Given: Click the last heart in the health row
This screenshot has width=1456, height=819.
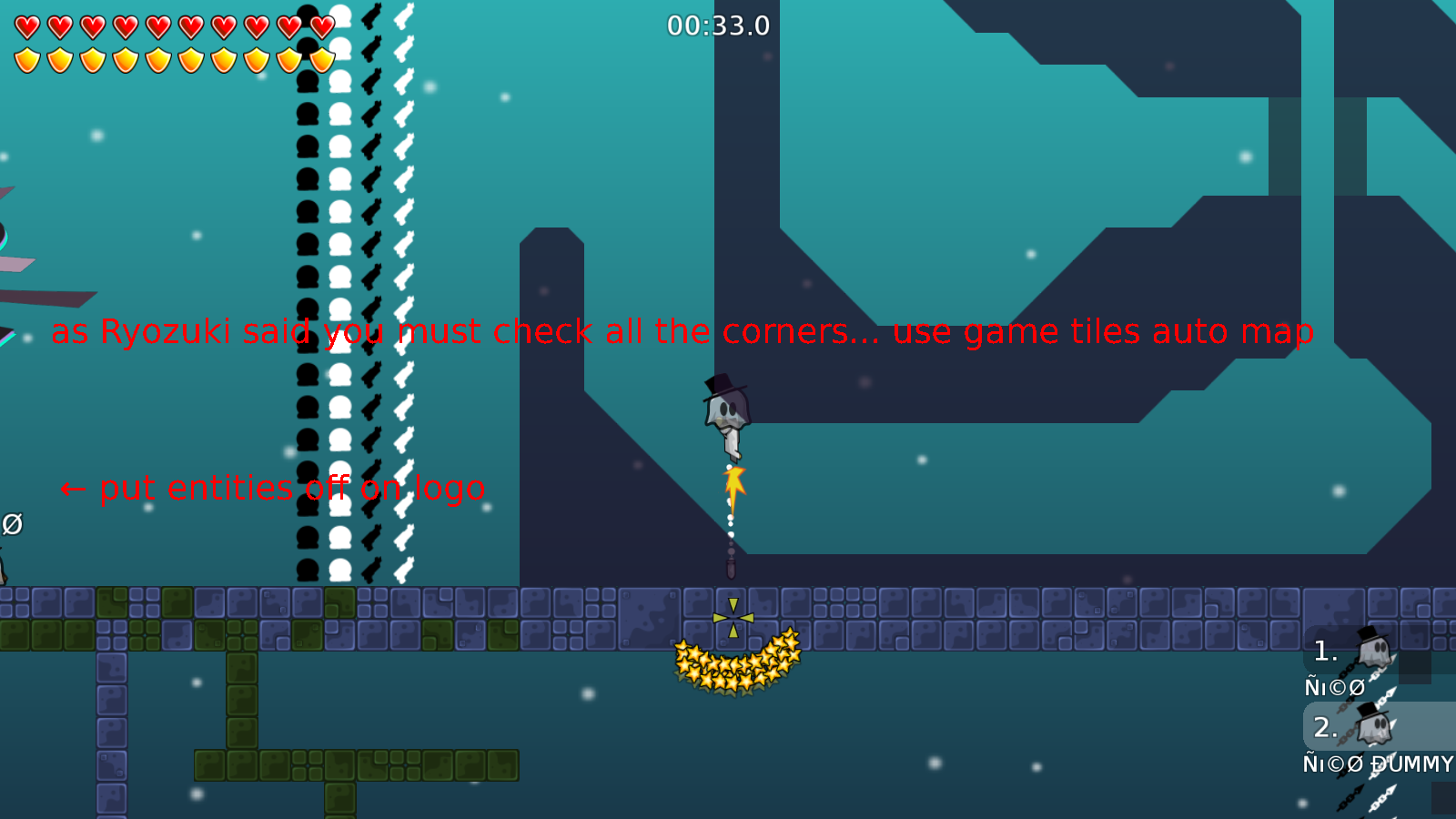Looking at the screenshot, I should pos(320,26).
